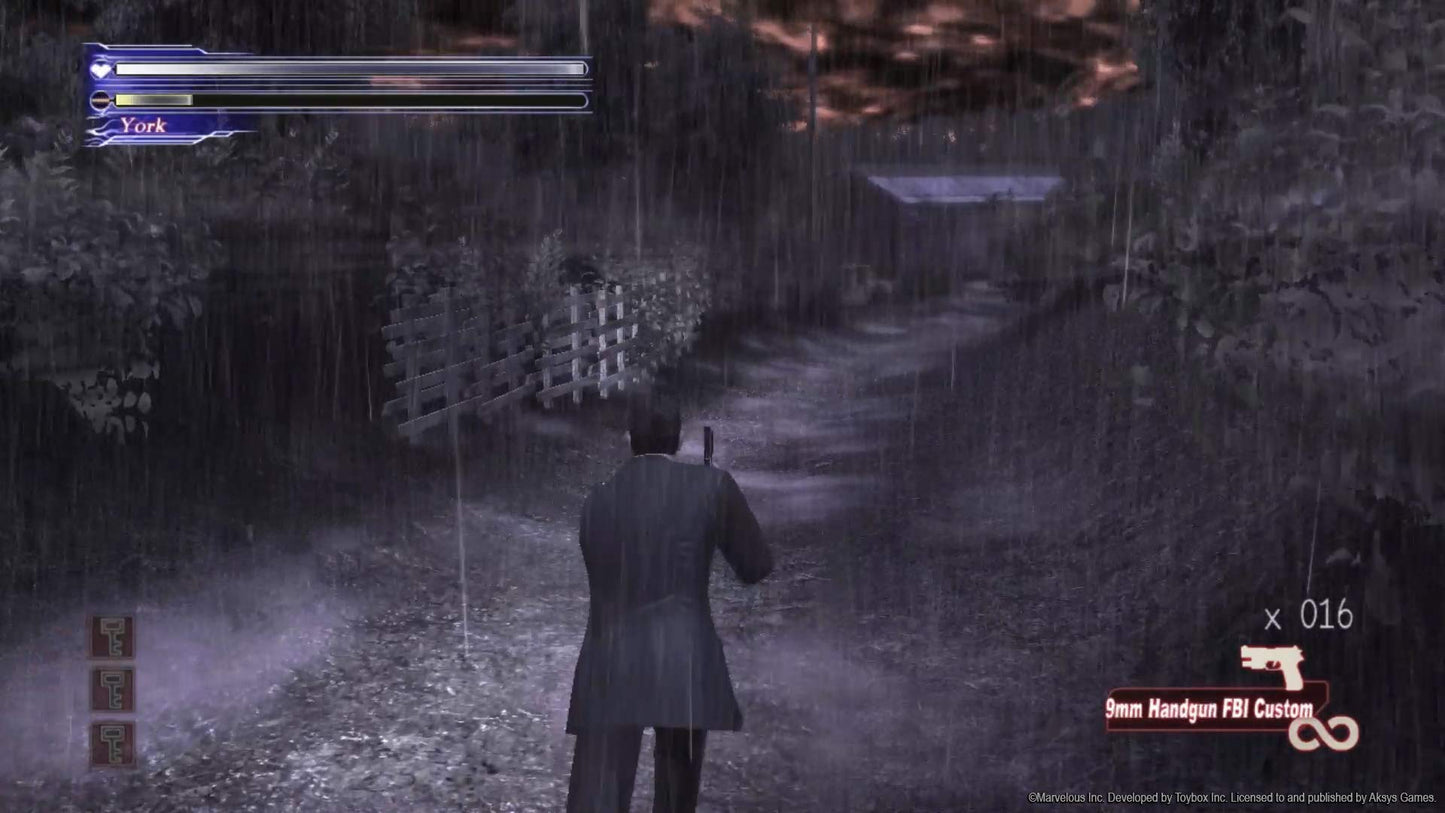The height and width of the screenshot is (813, 1445).
Task: Toggle the health bar display
Action: click(348, 69)
